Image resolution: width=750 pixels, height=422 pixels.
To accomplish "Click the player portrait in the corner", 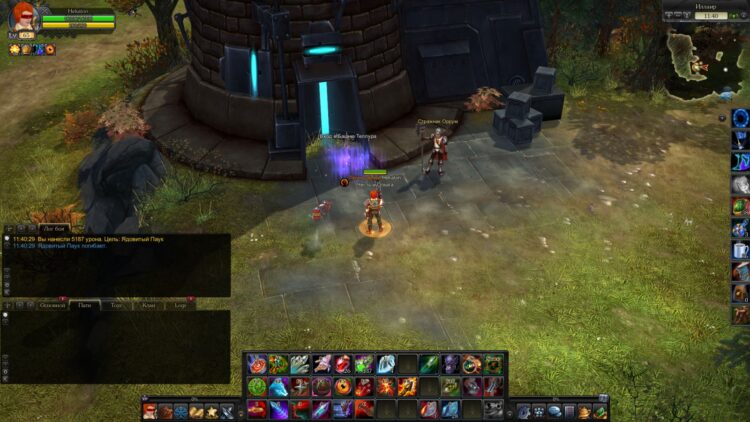I will [x=24, y=17].
